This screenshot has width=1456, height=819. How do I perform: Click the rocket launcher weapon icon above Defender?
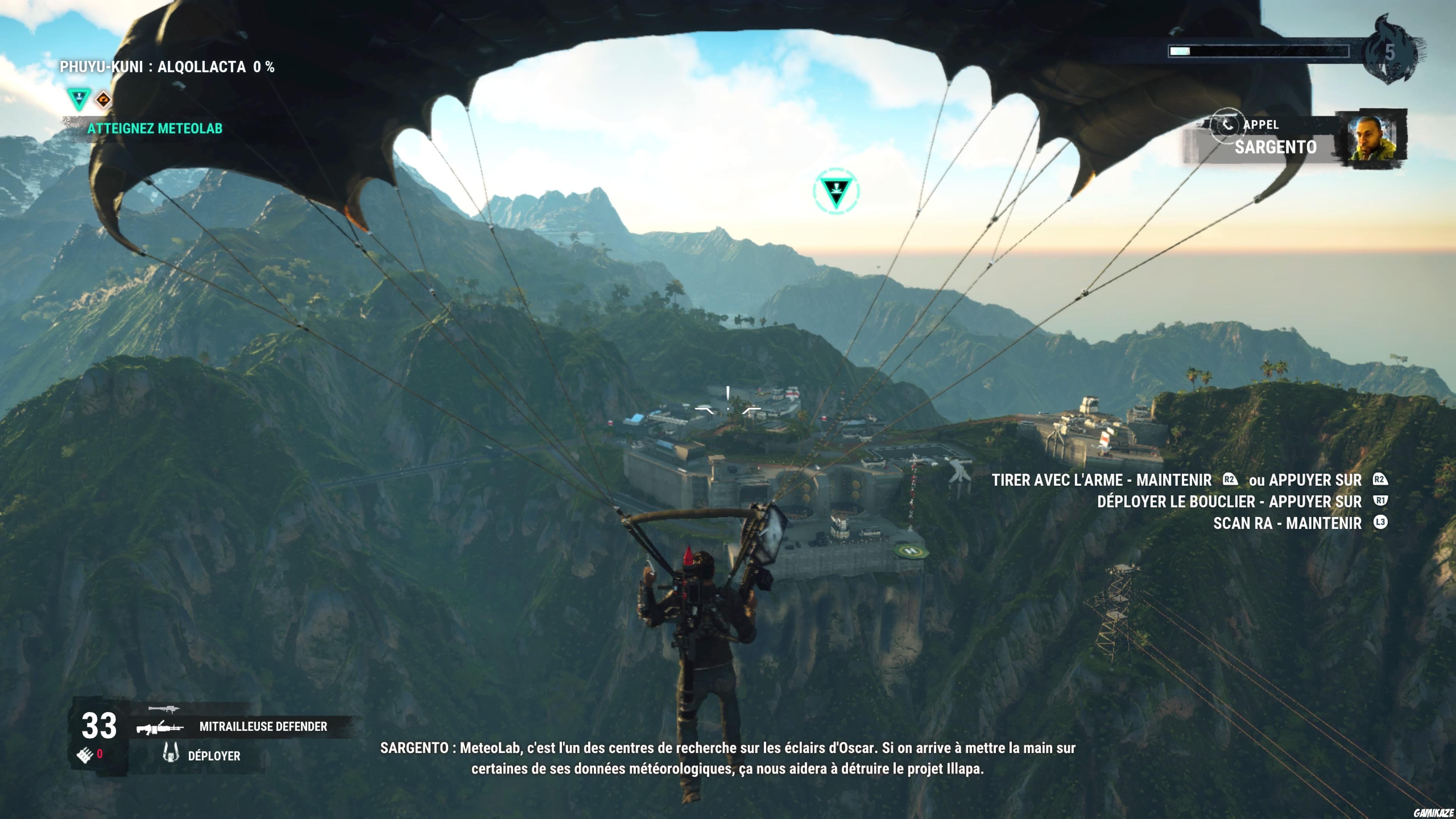pyautogui.click(x=165, y=709)
